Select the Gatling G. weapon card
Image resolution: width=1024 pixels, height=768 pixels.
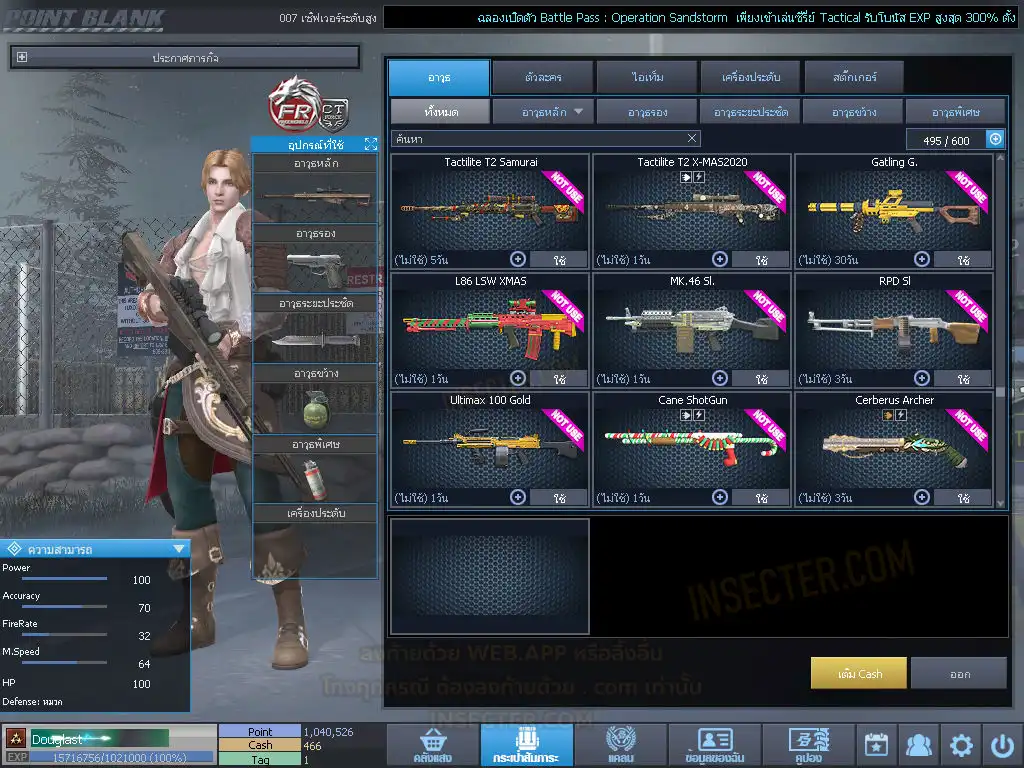tap(893, 208)
